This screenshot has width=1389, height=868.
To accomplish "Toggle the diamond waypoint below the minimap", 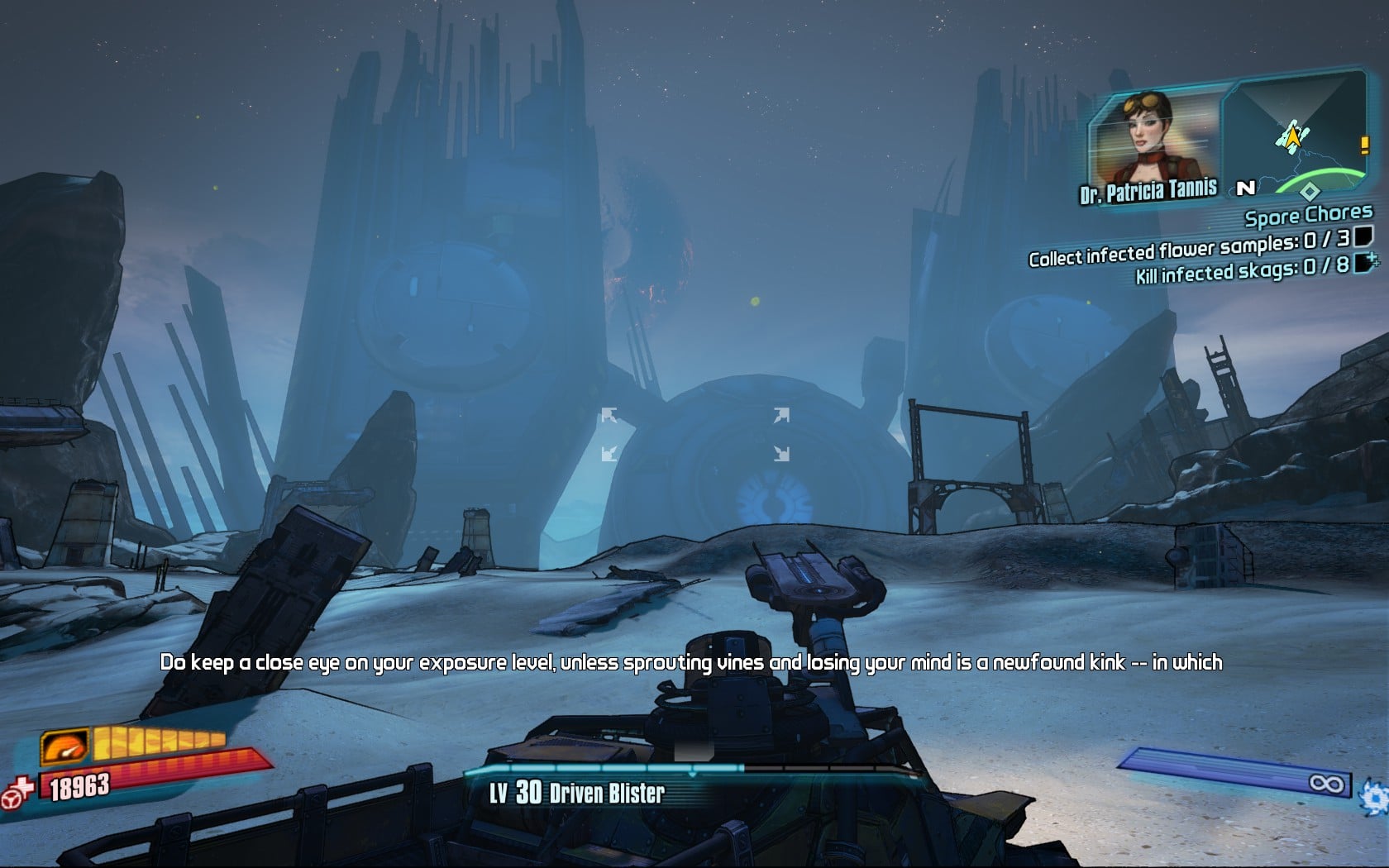I will click(1310, 192).
